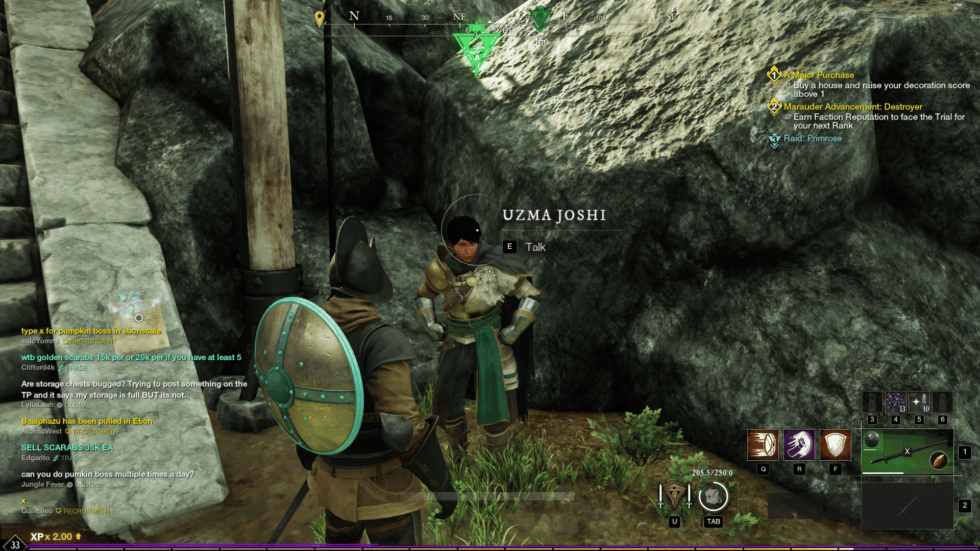Open the bag inventory icon
The width and height of the screenshot is (980, 551).
[x=713, y=496]
